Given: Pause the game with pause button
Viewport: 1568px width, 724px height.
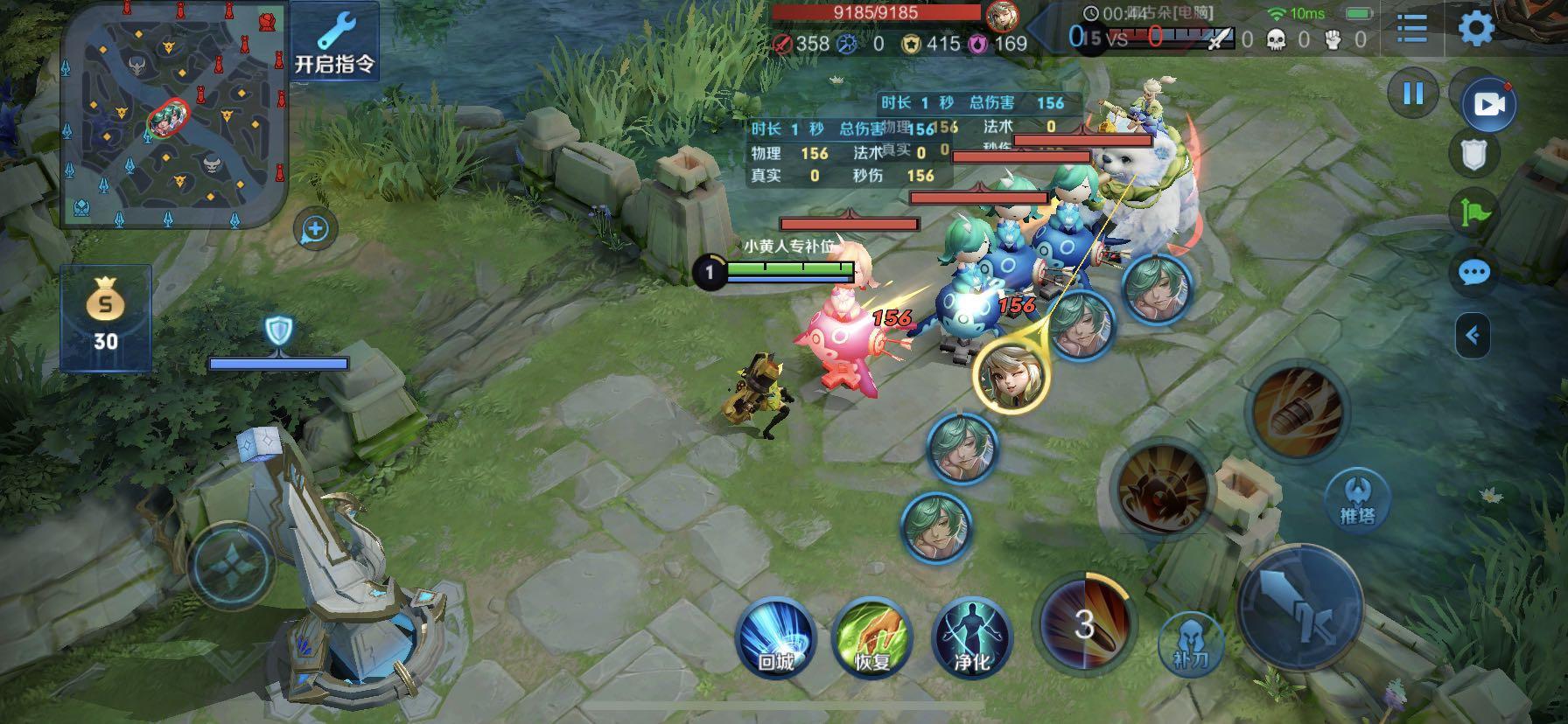Looking at the screenshot, I should (1413, 94).
